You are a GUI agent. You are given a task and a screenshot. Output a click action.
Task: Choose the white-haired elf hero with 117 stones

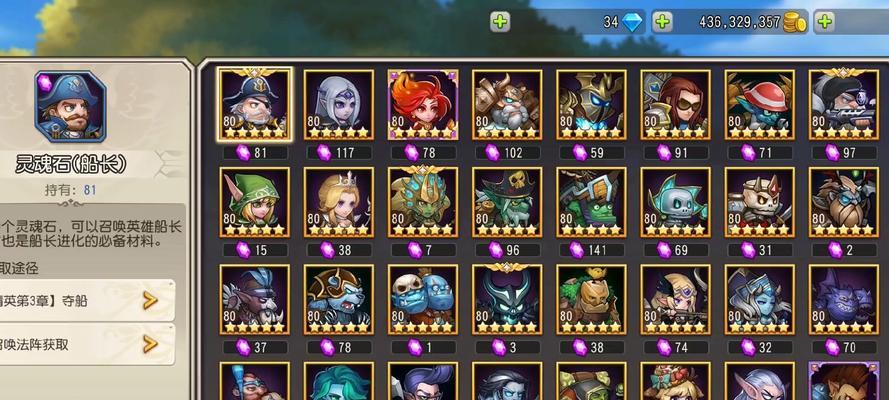(338, 105)
